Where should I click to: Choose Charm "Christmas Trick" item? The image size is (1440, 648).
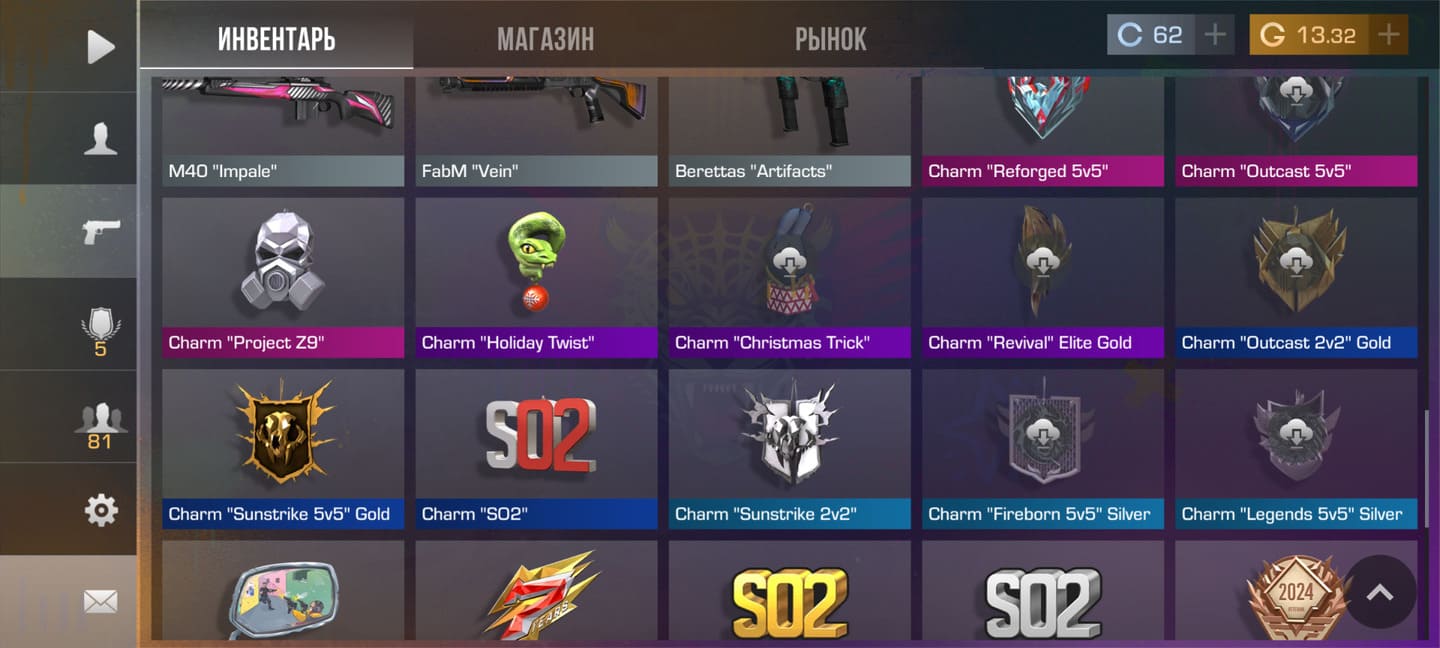(790, 277)
